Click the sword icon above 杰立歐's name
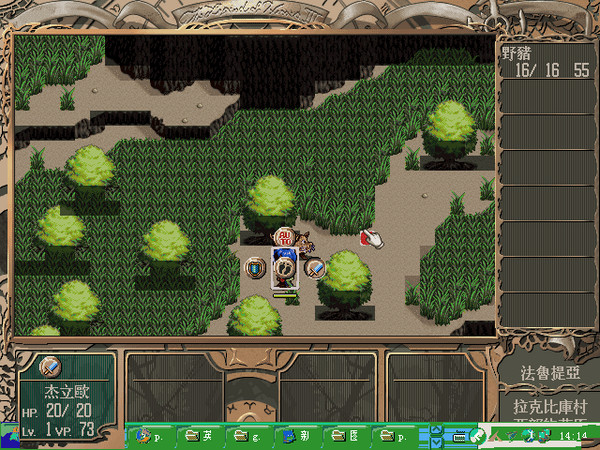The width and height of the screenshot is (600, 450). 50,367
